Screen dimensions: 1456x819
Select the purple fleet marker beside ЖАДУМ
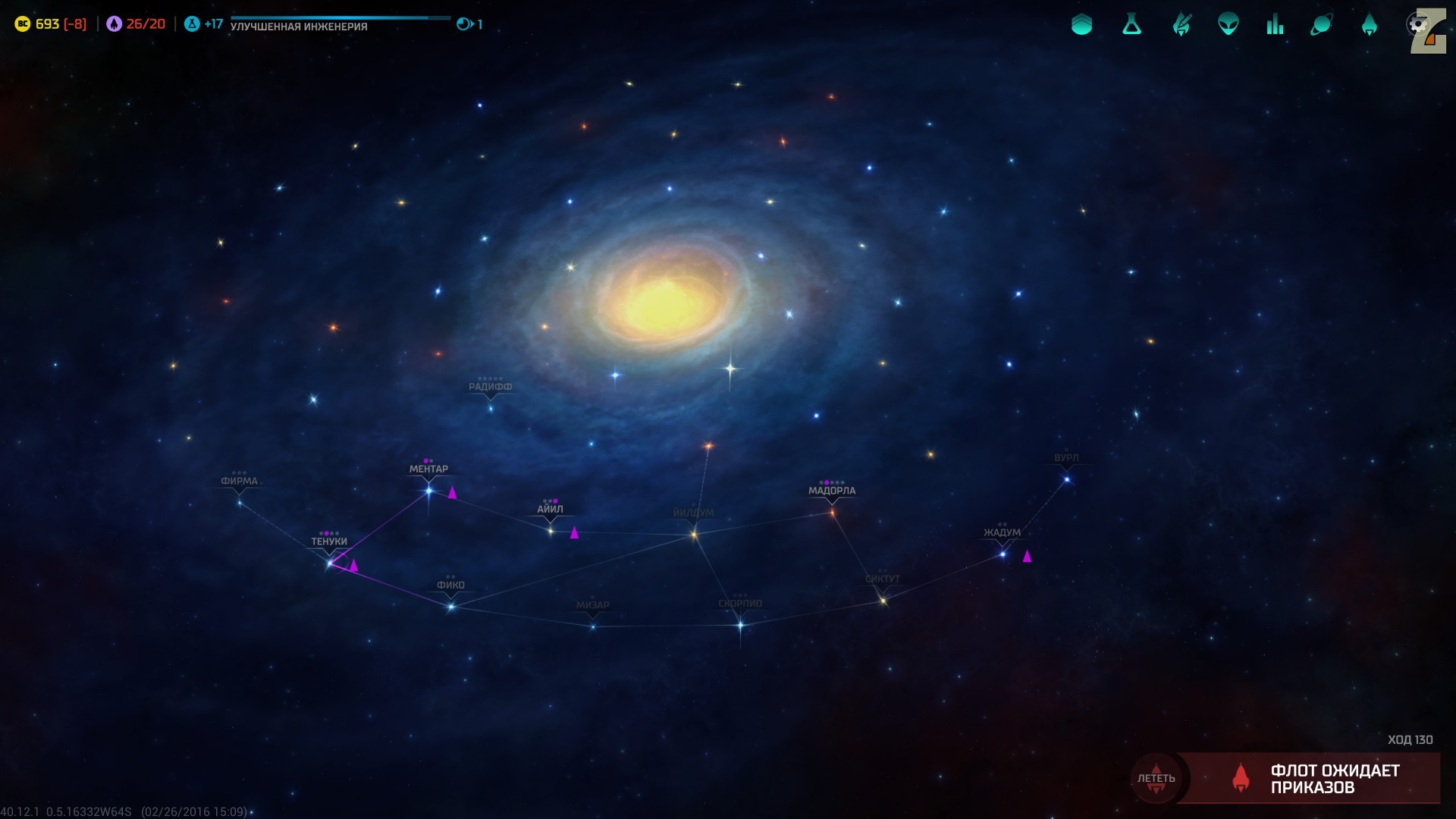(1027, 557)
